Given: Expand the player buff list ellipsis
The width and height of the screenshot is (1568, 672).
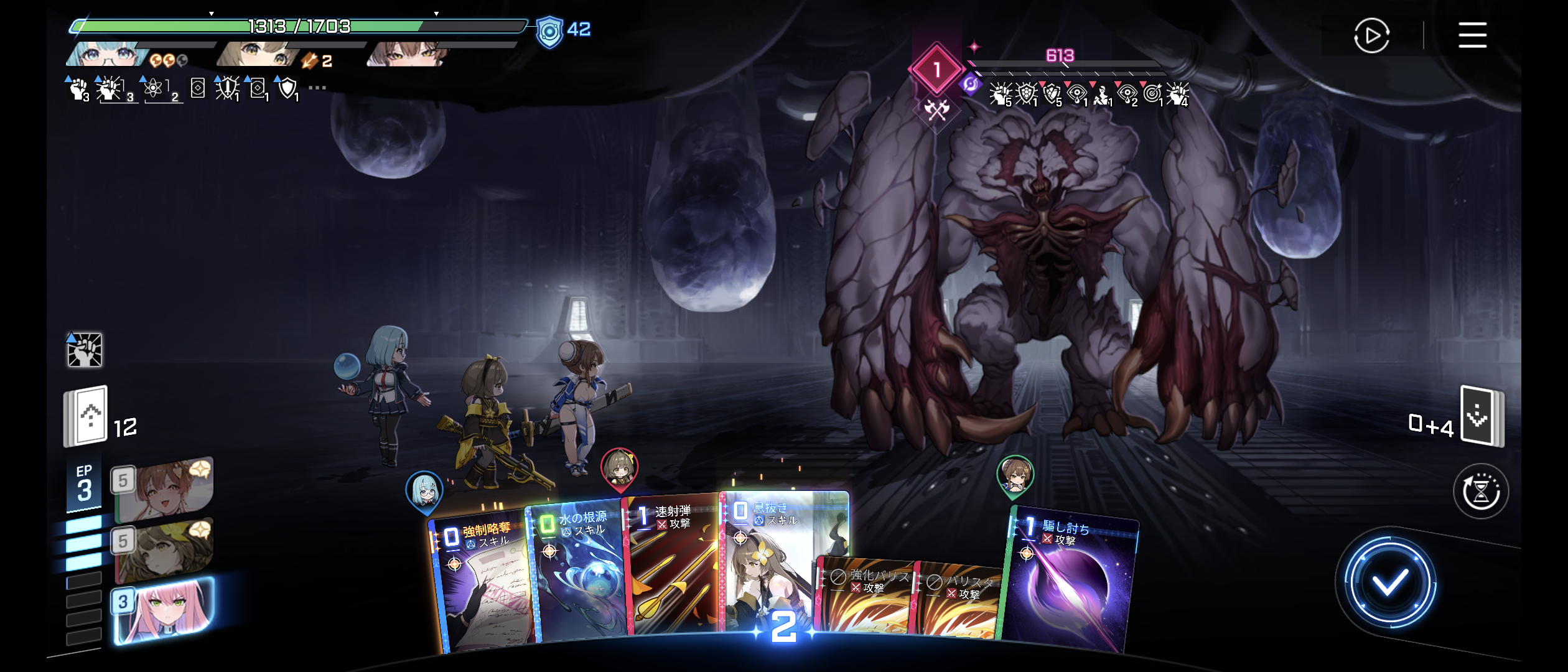Looking at the screenshot, I should click(x=317, y=88).
